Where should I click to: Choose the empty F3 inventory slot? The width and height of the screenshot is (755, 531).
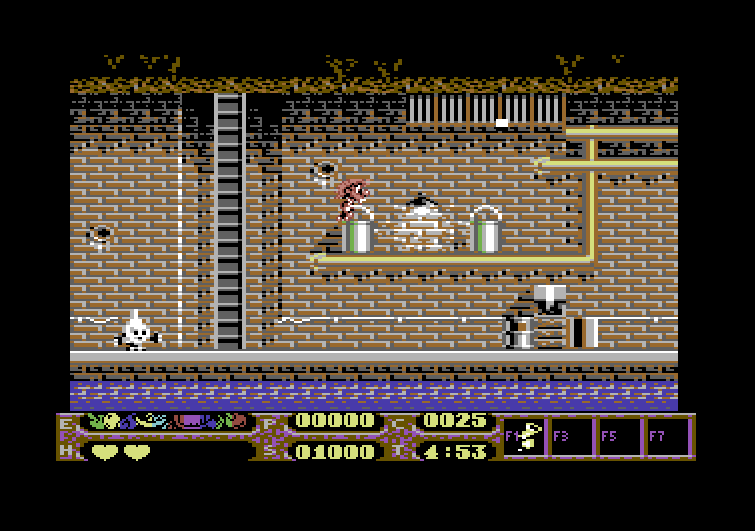573,438
